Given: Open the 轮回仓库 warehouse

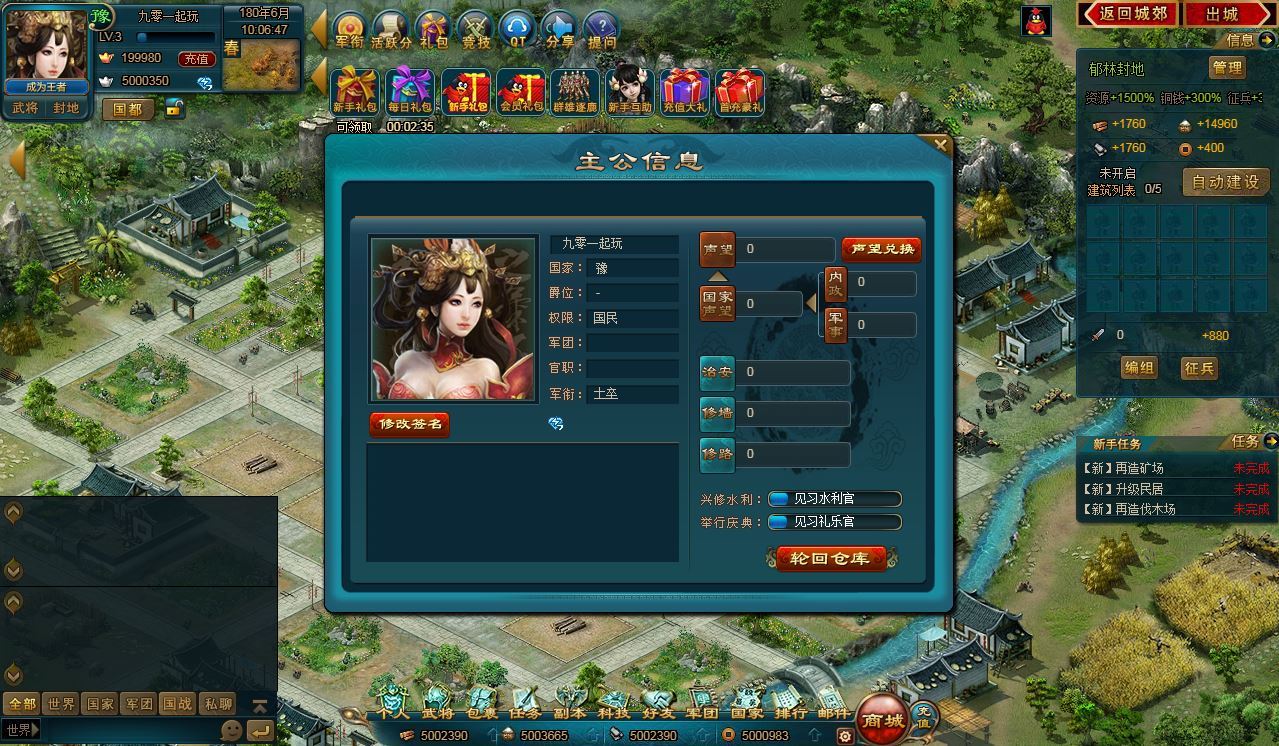Looking at the screenshot, I should pyautogui.click(x=830, y=559).
